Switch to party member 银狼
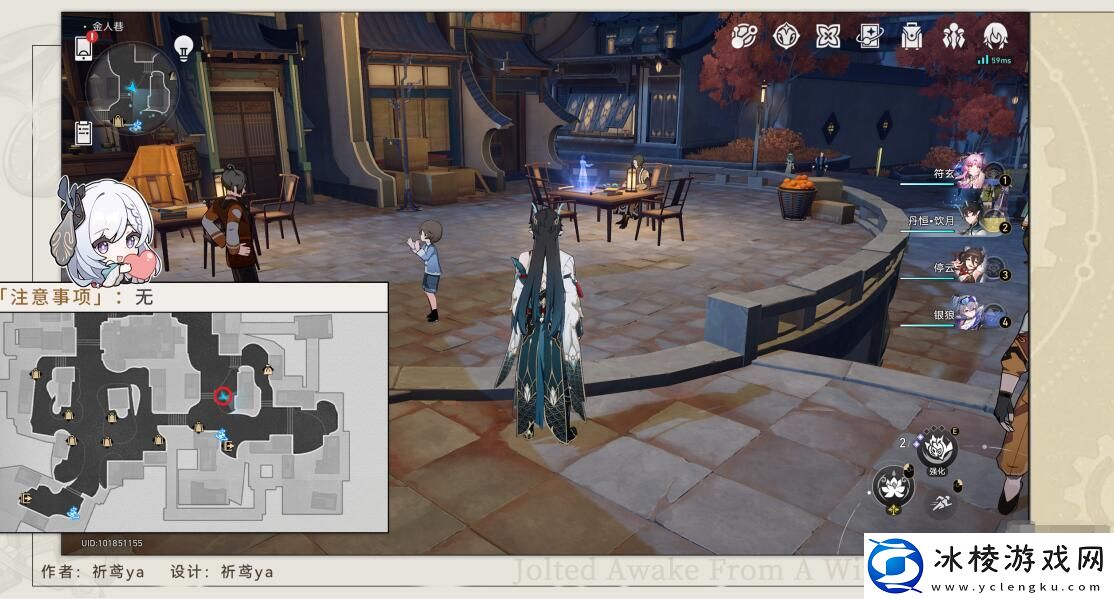The height and width of the screenshot is (599, 1114). pyautogui.click(x=972, y=316)
